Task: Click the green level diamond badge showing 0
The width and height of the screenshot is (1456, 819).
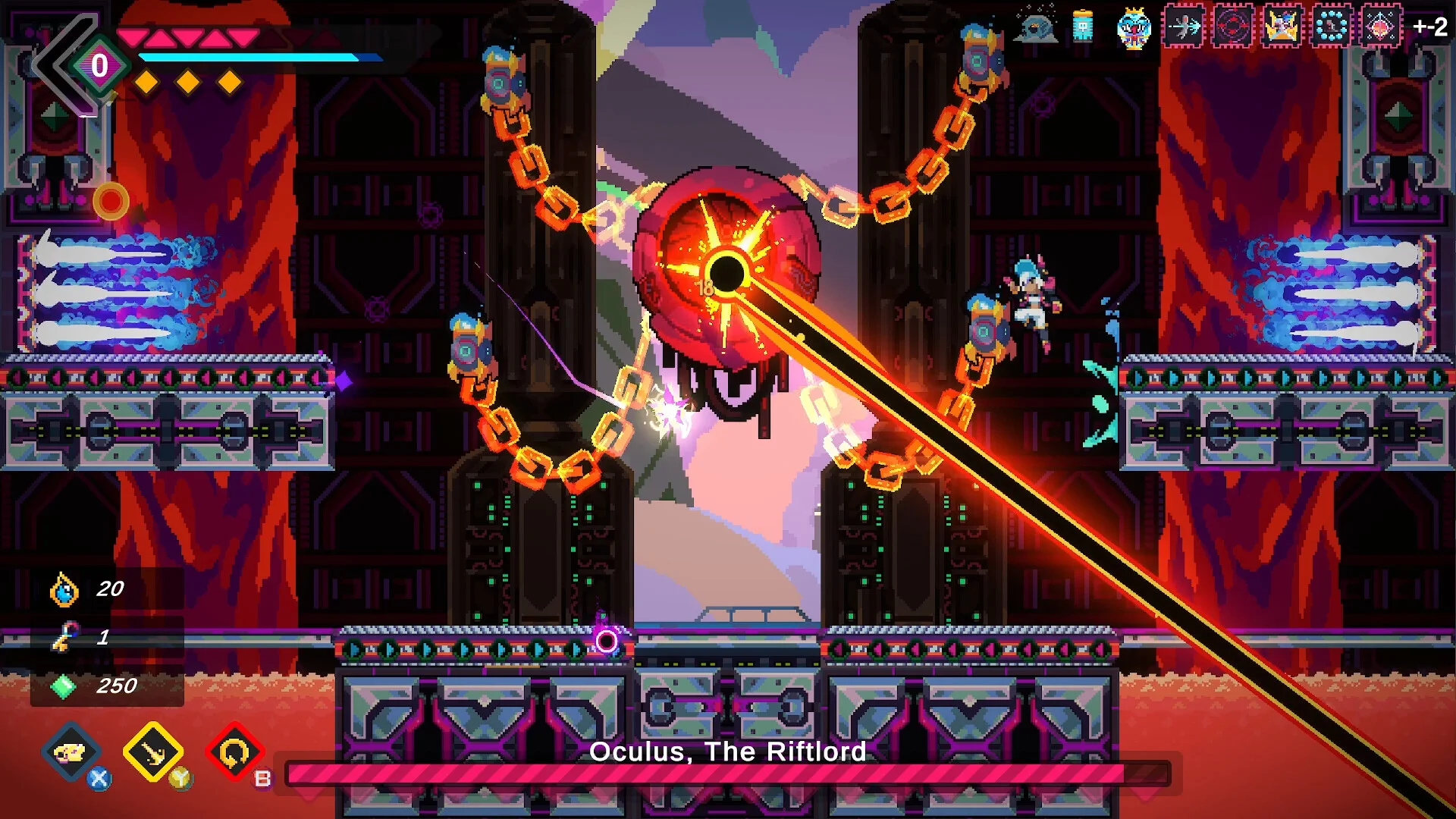Action: 99,66
